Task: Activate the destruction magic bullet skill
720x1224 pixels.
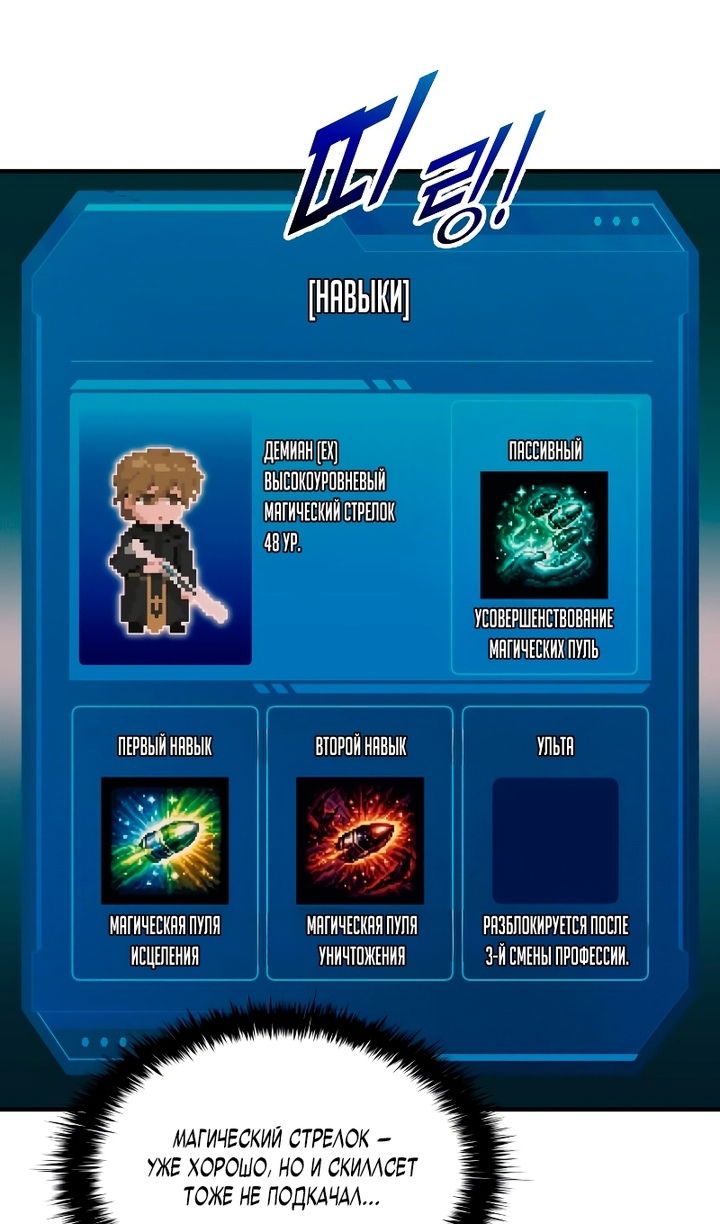Action: click(x=360, y=840)
